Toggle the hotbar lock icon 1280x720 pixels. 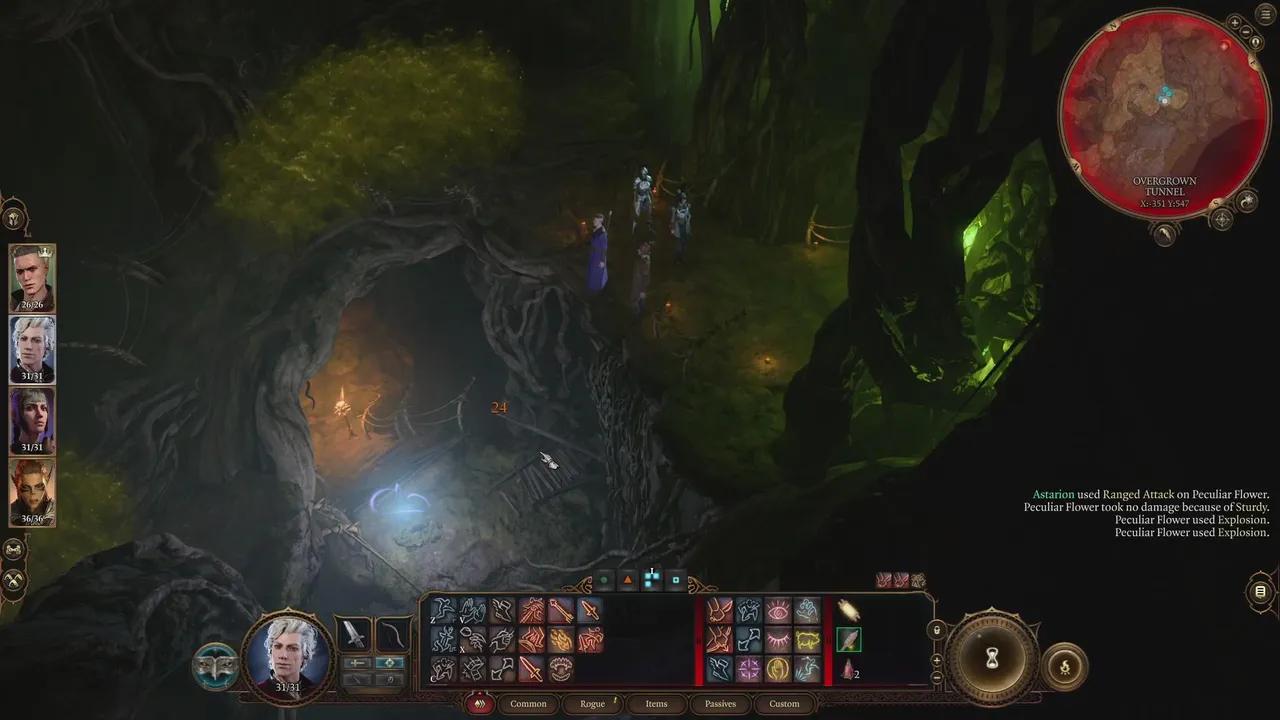tap(937, 630)
